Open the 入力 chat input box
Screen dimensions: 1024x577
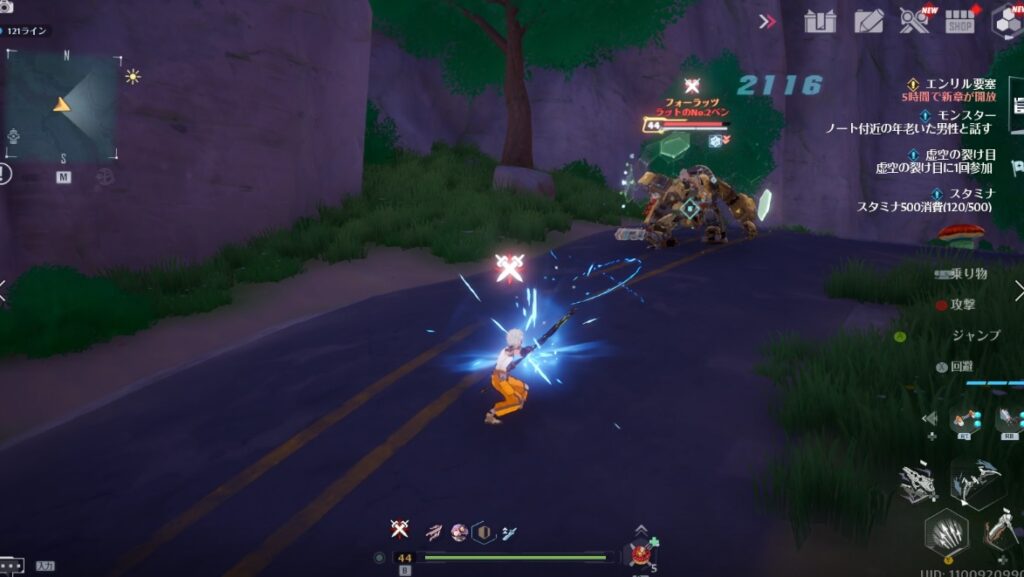click(x=43, y=566)
